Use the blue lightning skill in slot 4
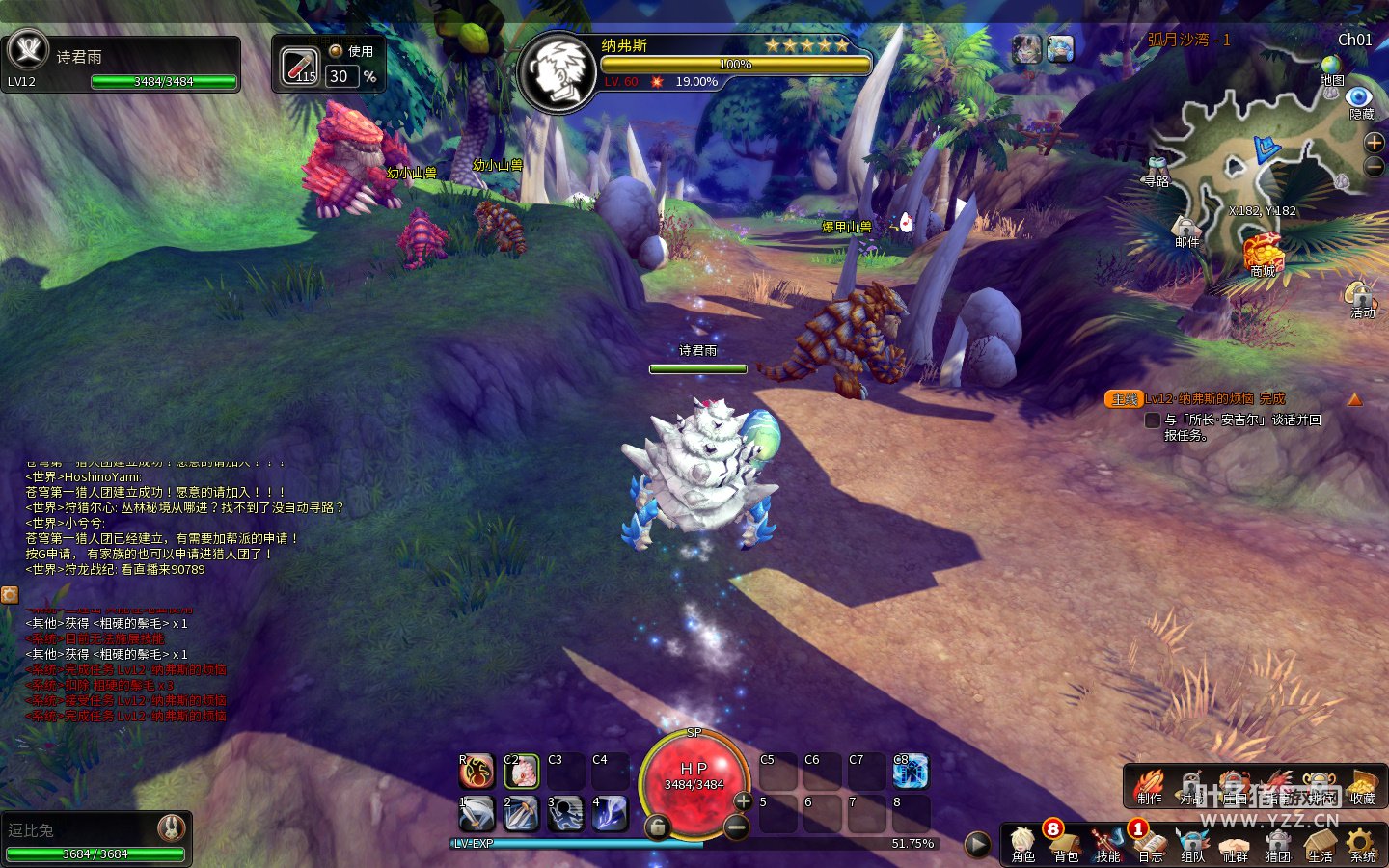This screenshot has width=1389, height=868. (610, 814)
